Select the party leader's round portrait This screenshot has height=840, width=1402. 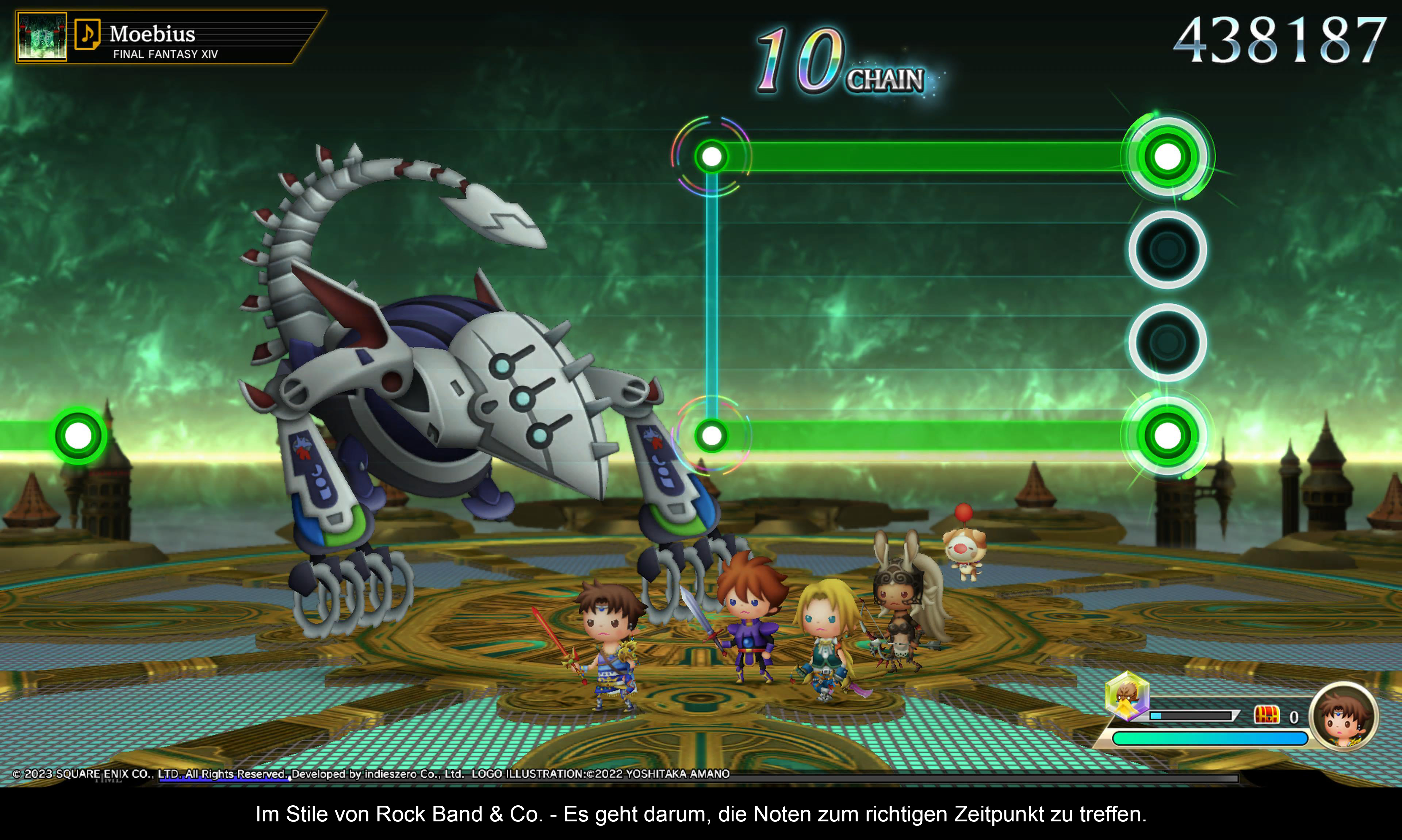(x=1344, y=716)
